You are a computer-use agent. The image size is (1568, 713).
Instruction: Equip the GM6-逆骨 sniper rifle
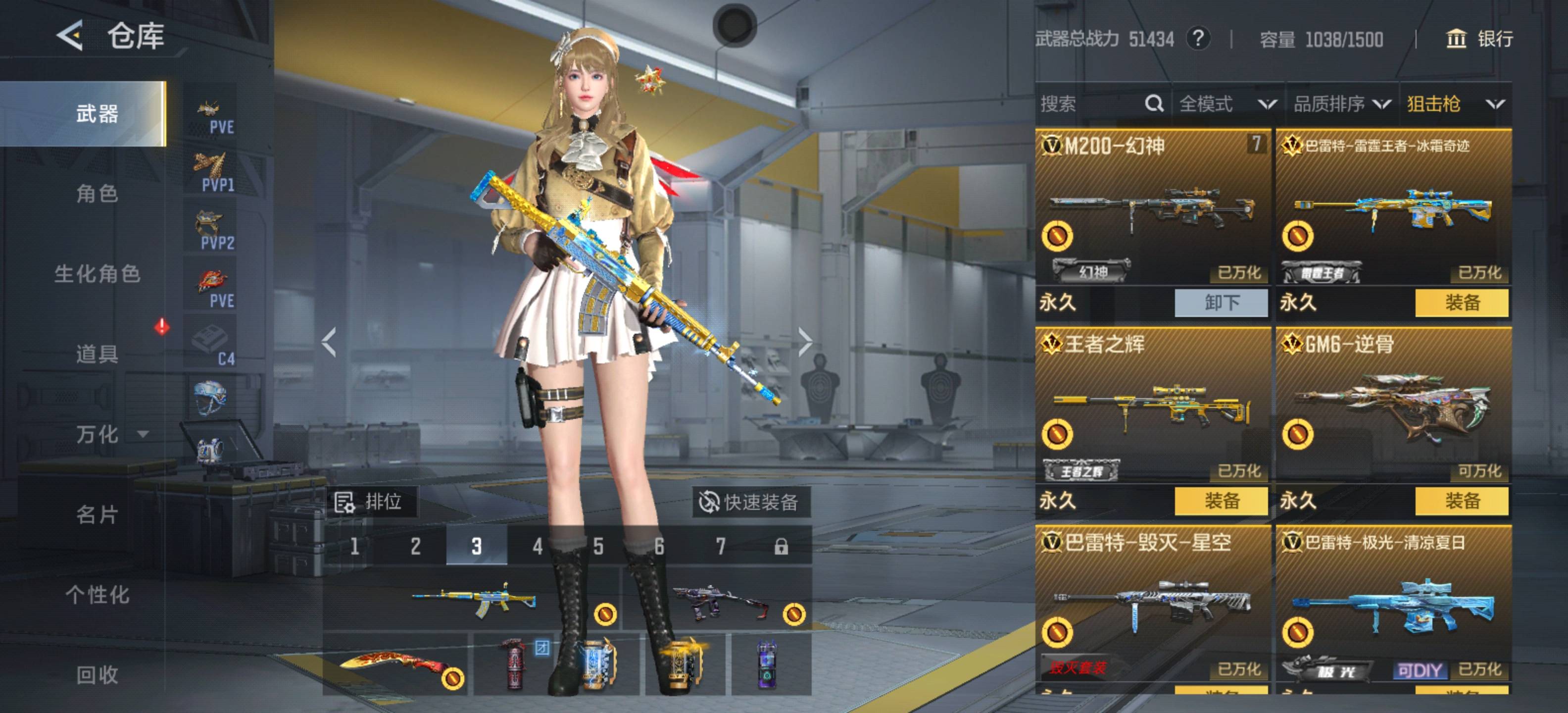point(1462,501)
